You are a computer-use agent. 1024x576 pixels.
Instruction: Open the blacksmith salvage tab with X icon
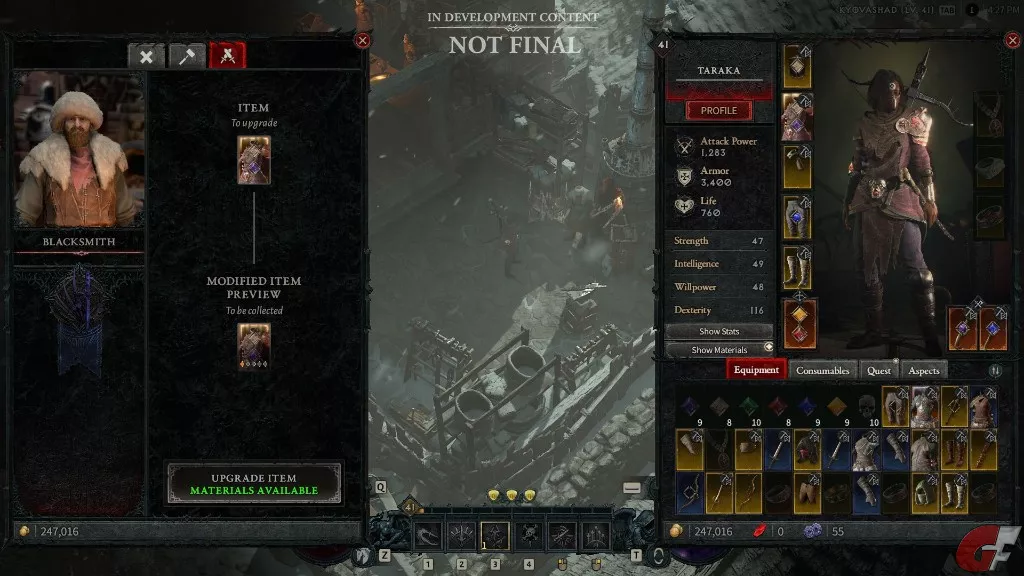pos(146,56)
